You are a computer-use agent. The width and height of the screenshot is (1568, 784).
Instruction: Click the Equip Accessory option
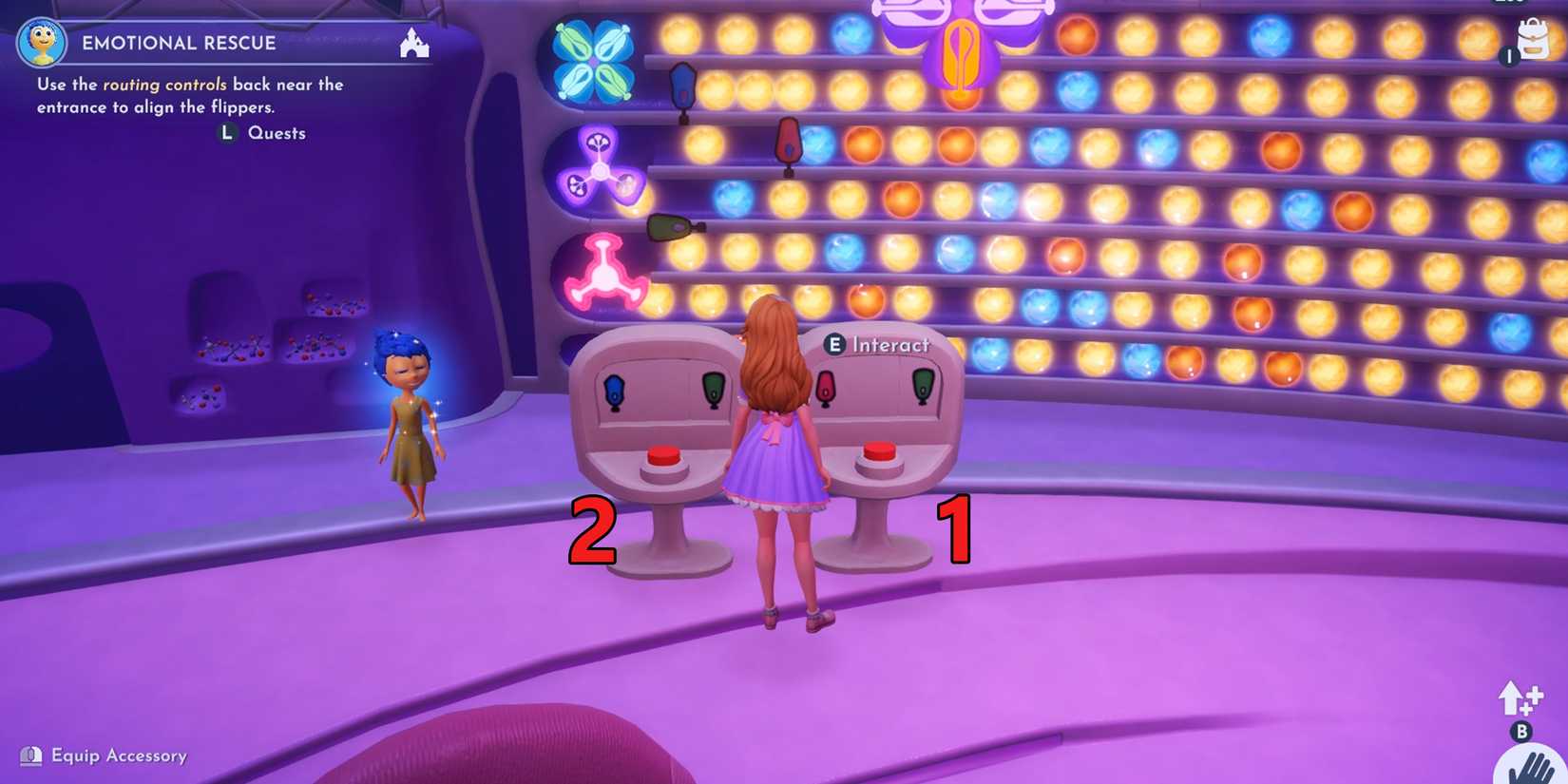coord(105,755)
